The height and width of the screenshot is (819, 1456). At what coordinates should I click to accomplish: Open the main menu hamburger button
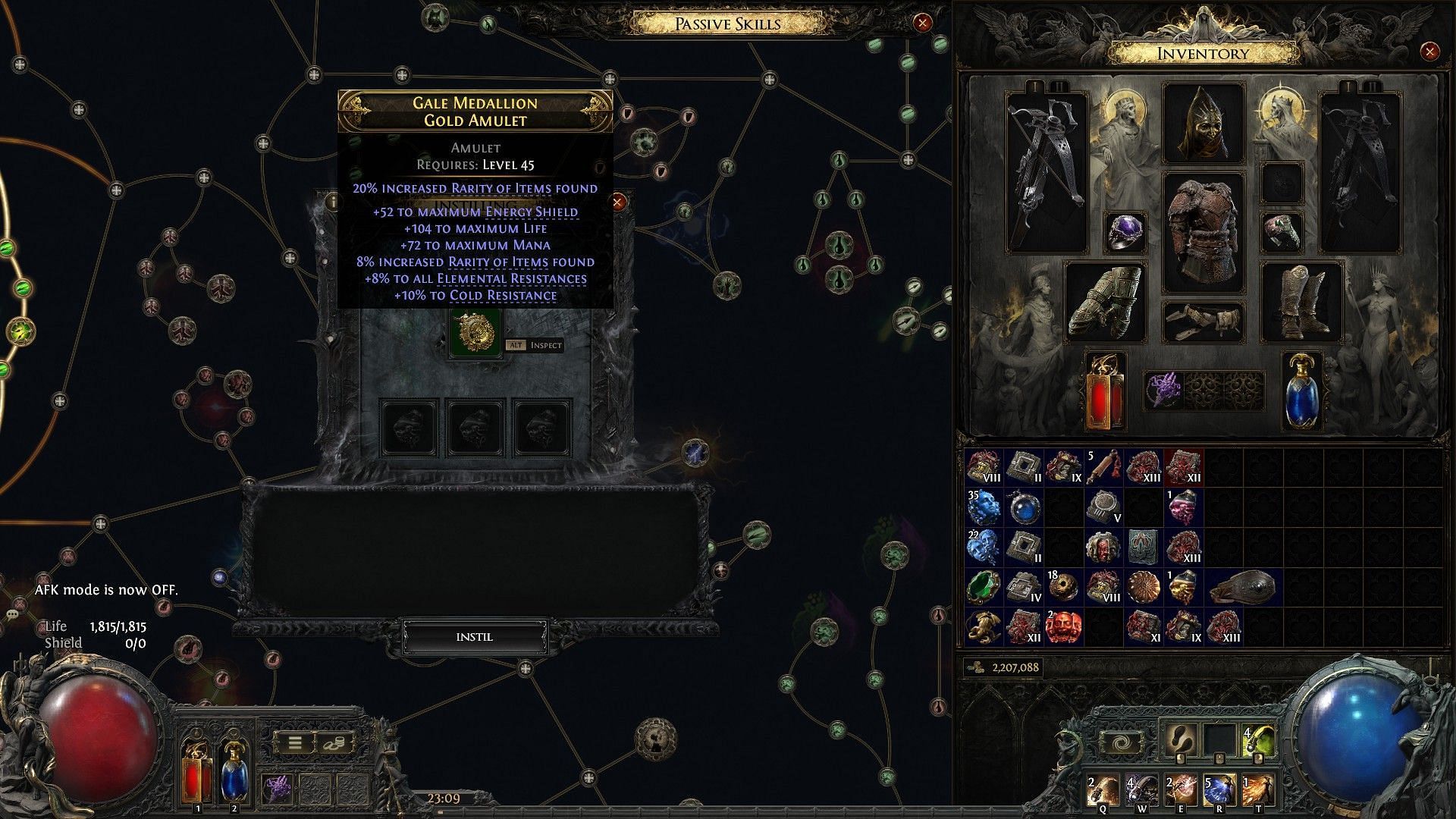[295, 743]
